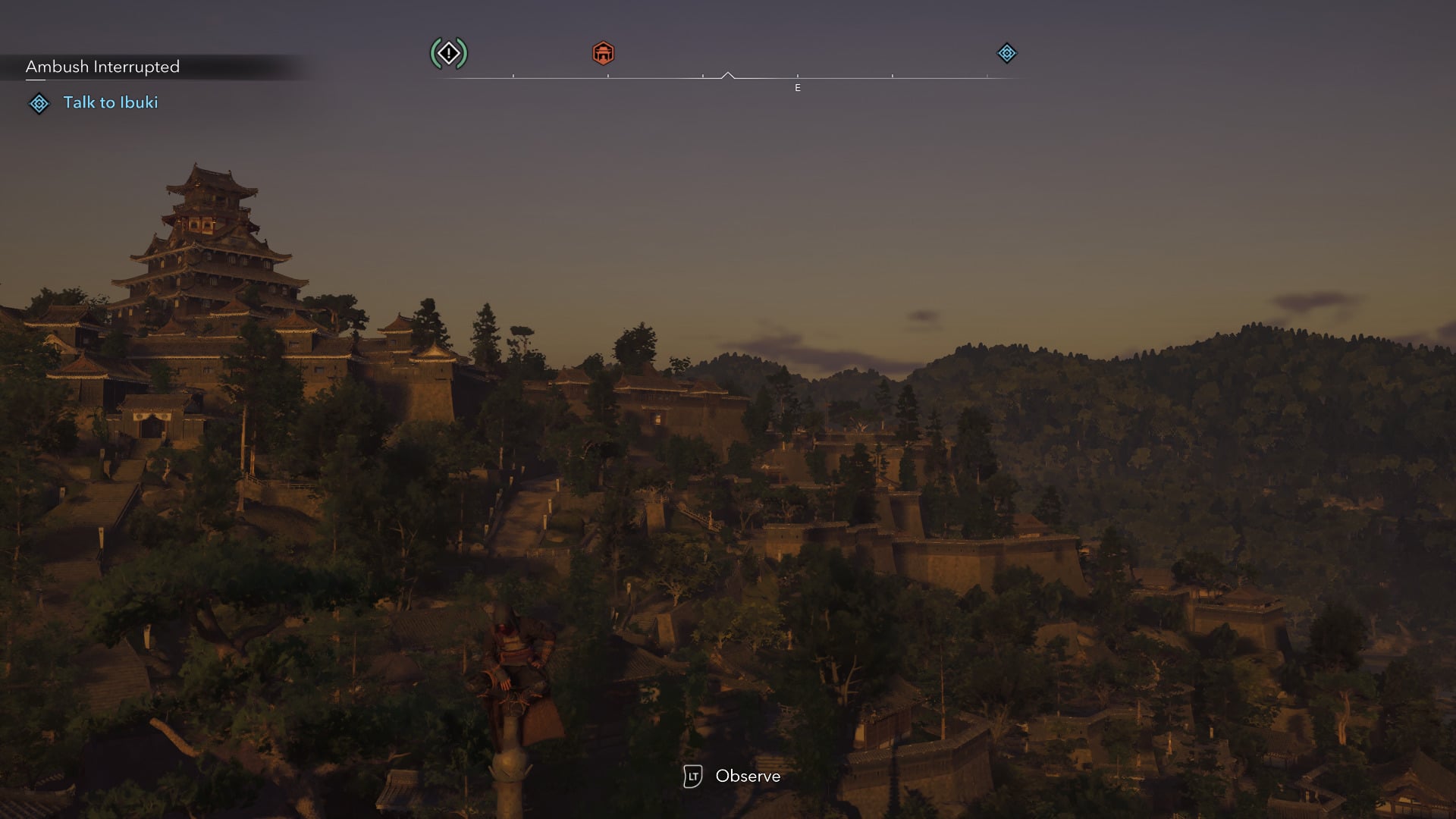Screen dimensions: 1456x819
Task: Select the Talk to Ibuki objective text
Action: (111, 102)
